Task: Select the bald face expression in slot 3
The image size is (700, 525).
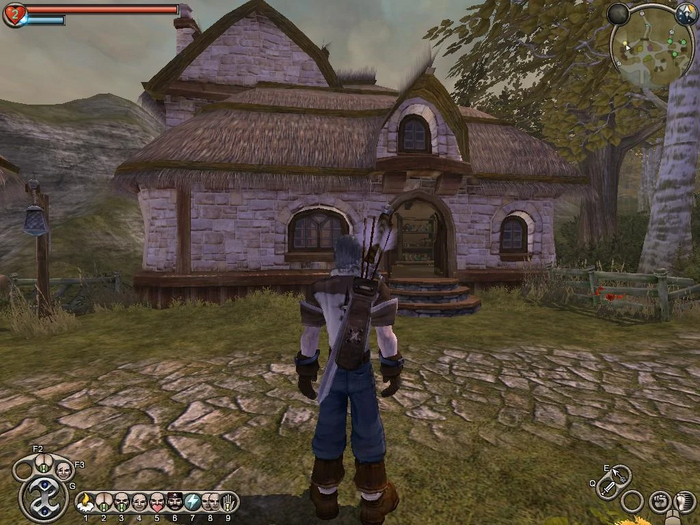Action: pyautogui.click(x=121, y=501)
